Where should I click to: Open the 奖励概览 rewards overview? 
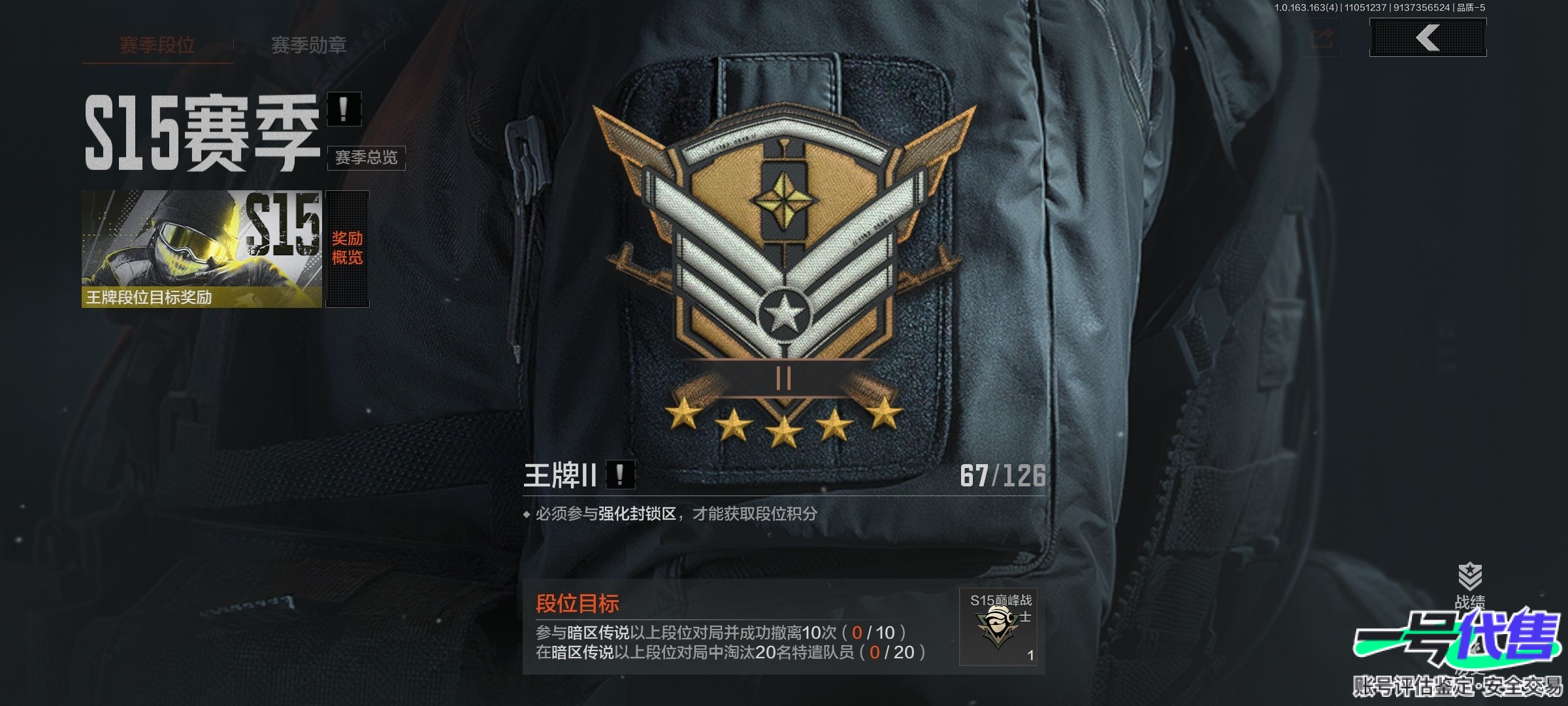click(347, 248)
